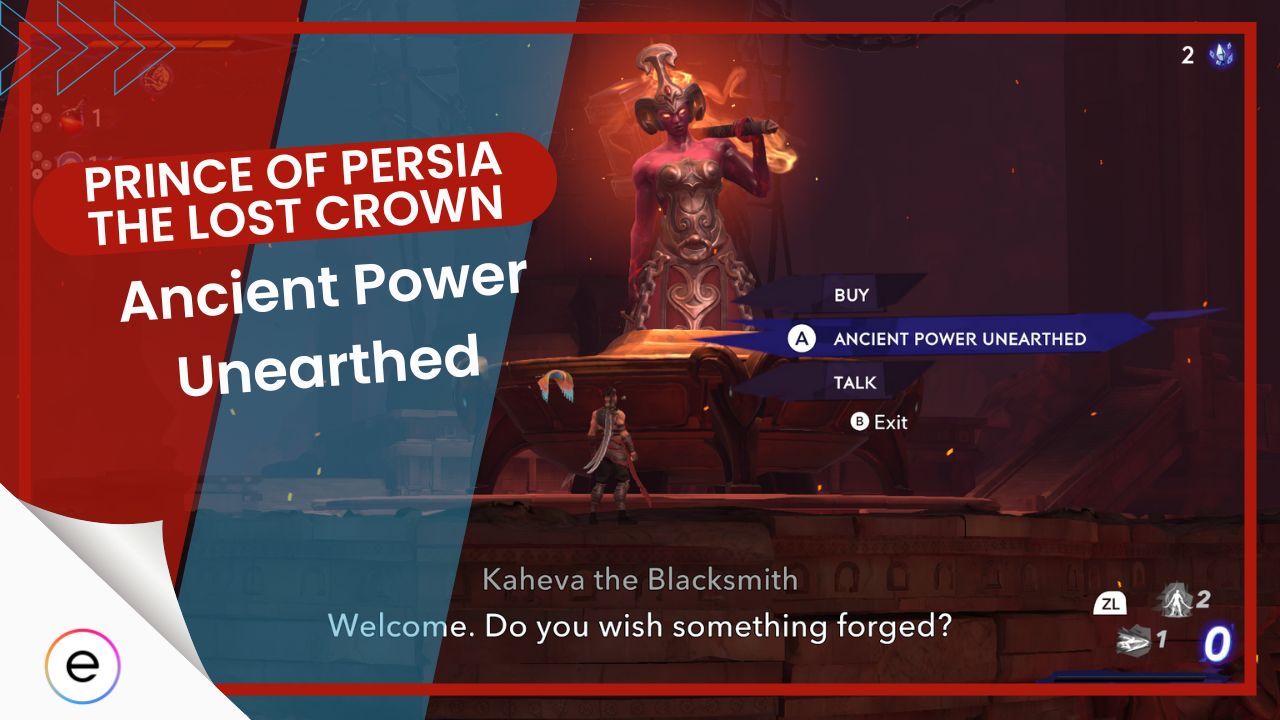Screen dimensions: 1280x720
Task: Click Exit to close the blacksmith menu
Action: (884, 422)
